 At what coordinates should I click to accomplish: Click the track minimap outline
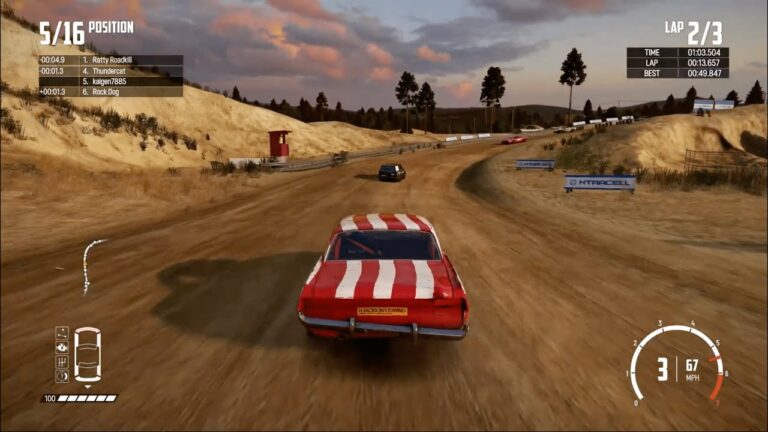pos(91,265)
